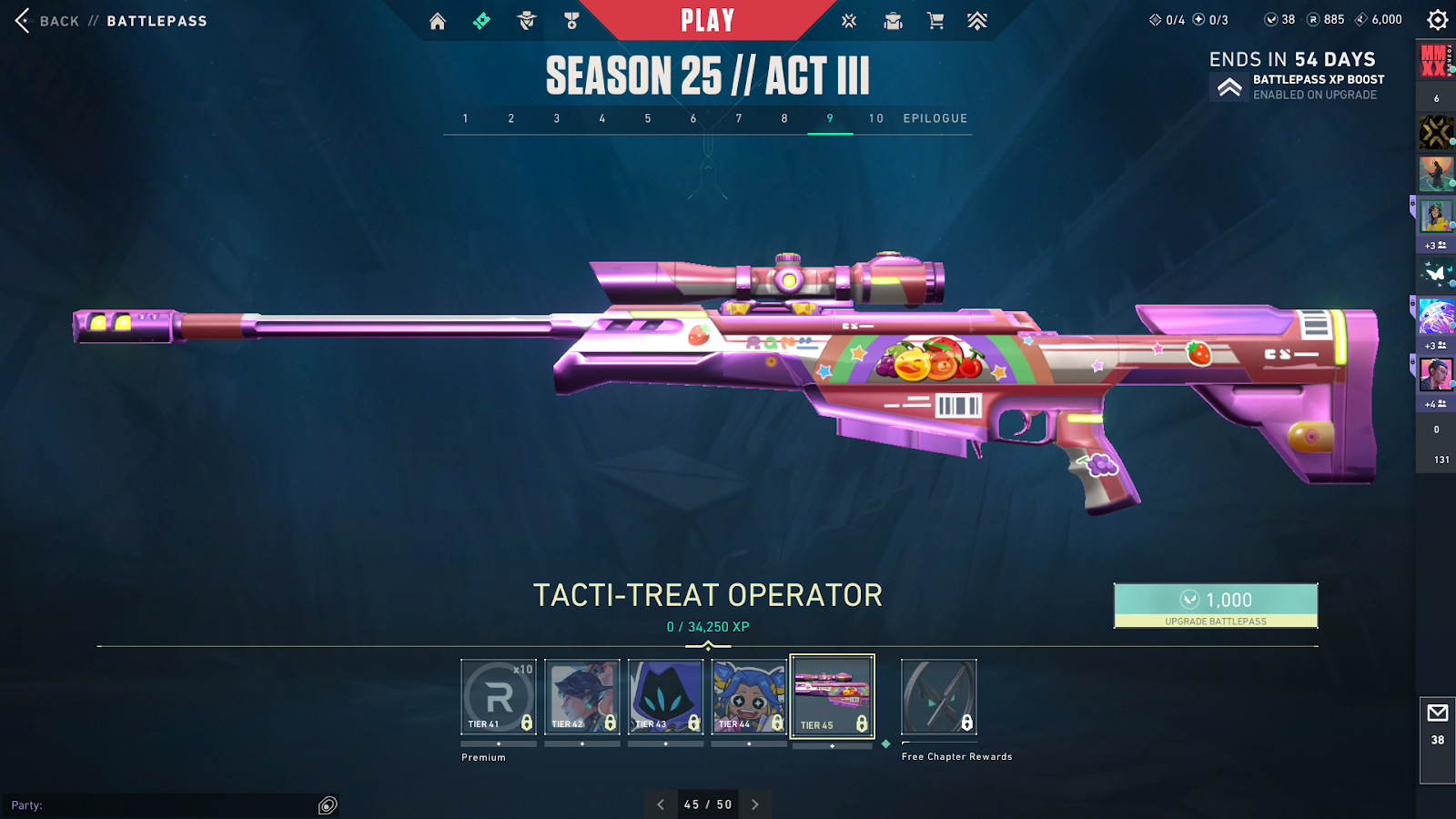Open the settings gear

pos(1437,20)
